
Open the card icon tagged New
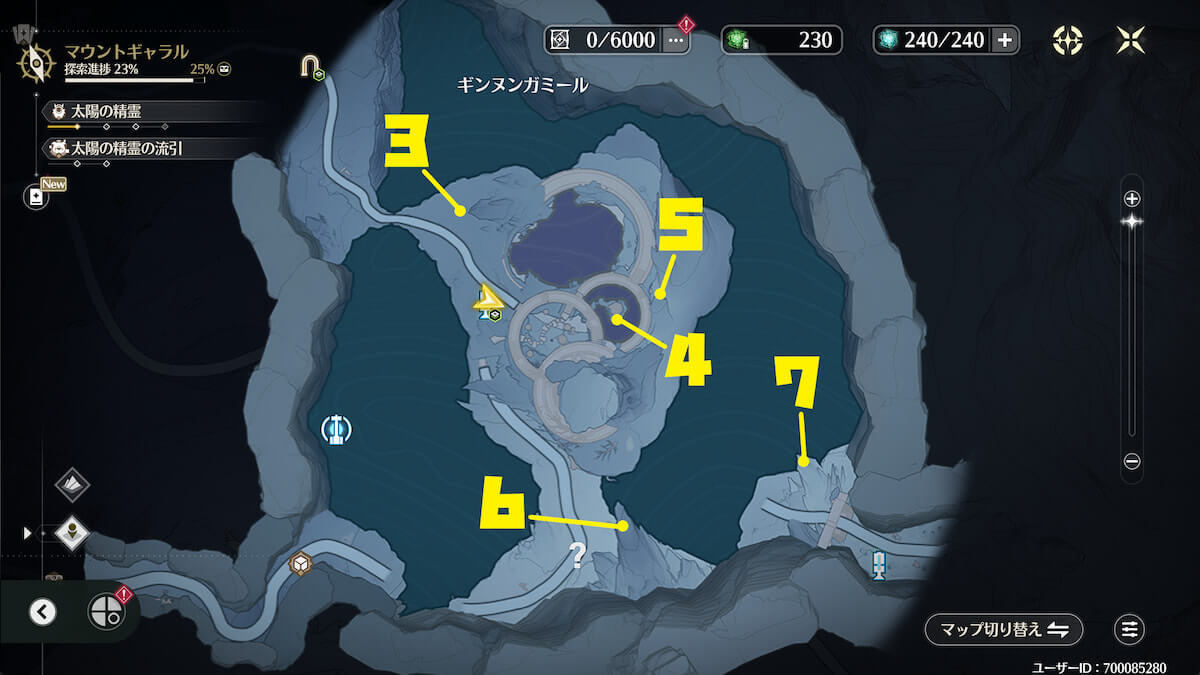[37, 197]
